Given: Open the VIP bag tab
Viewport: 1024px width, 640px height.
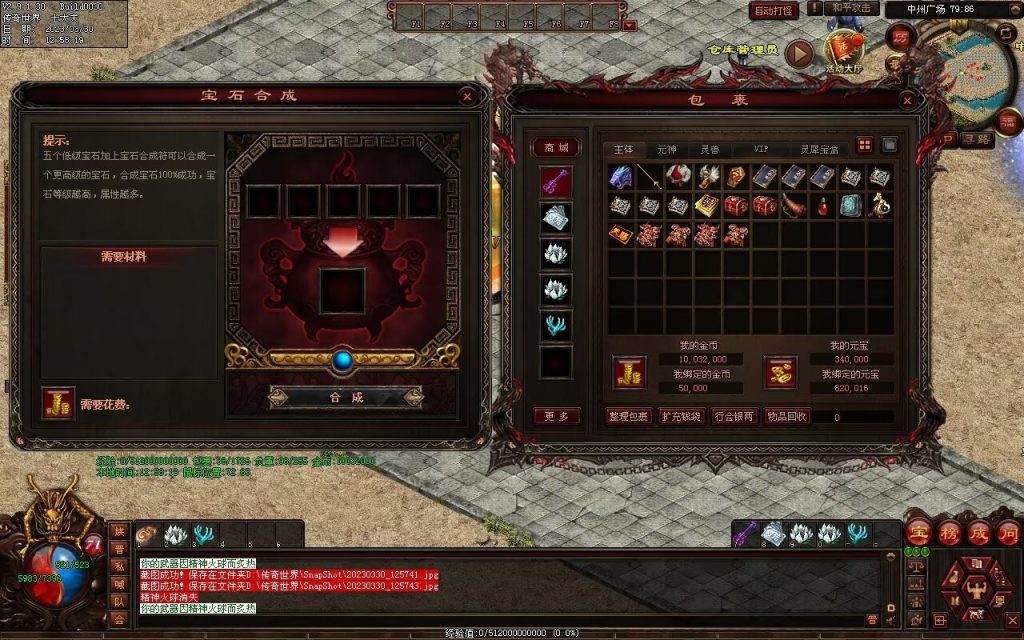Looking at the screenshot, I should point(761,148).
